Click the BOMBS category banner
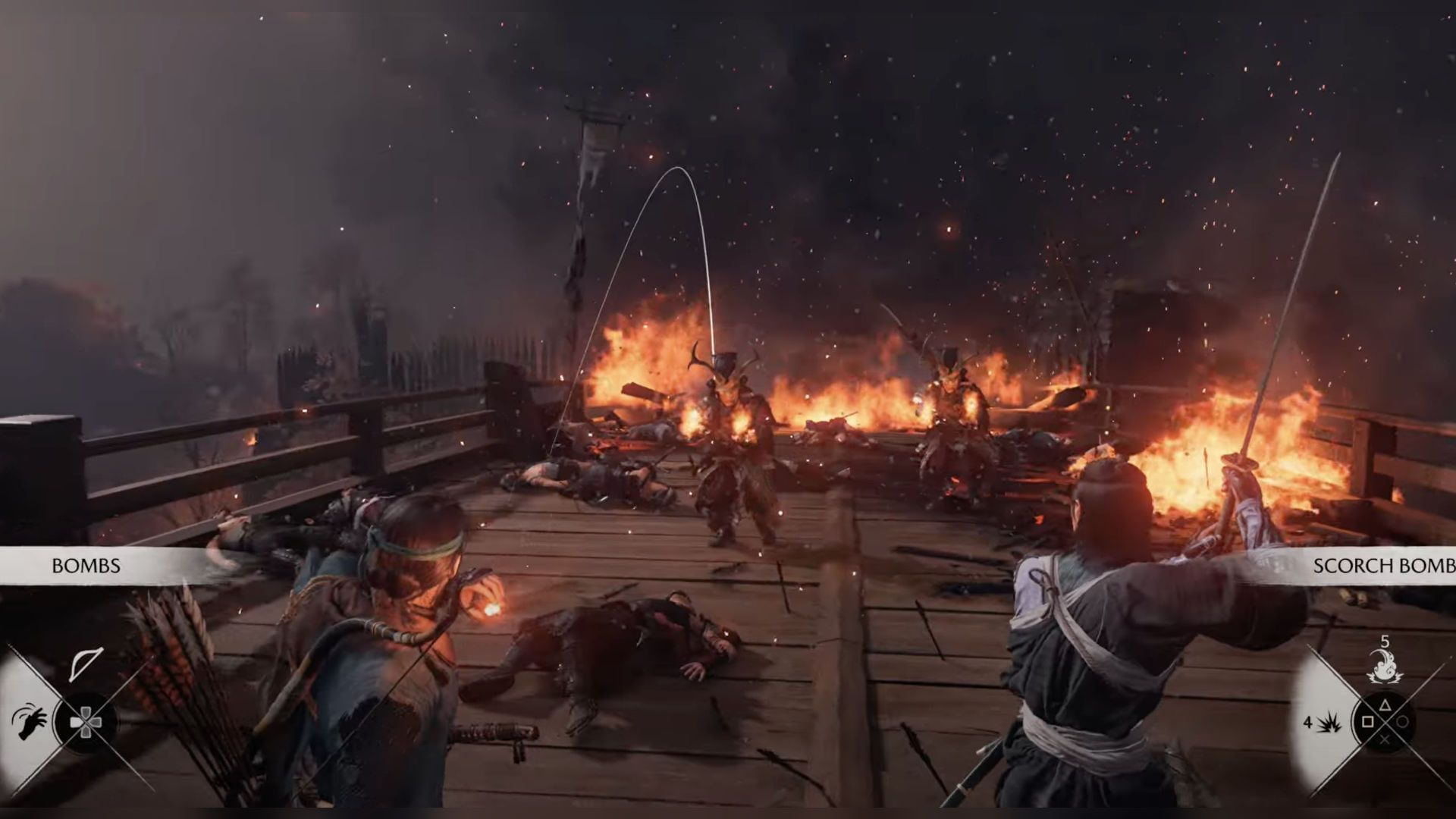 click(x=86, y=566)
